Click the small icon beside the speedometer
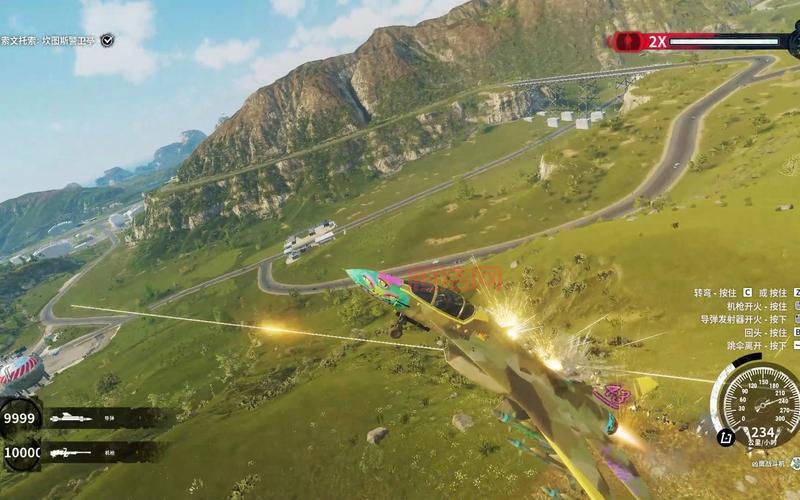This screenshot has height=500, width=800. [726, 436]
